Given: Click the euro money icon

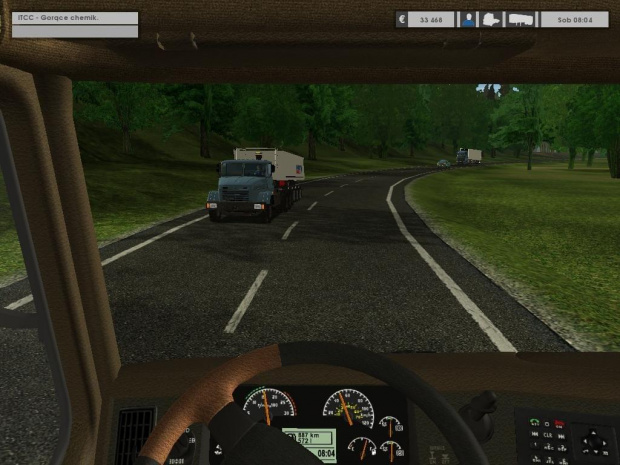Looking at the screenshot, I should (401, 19).
